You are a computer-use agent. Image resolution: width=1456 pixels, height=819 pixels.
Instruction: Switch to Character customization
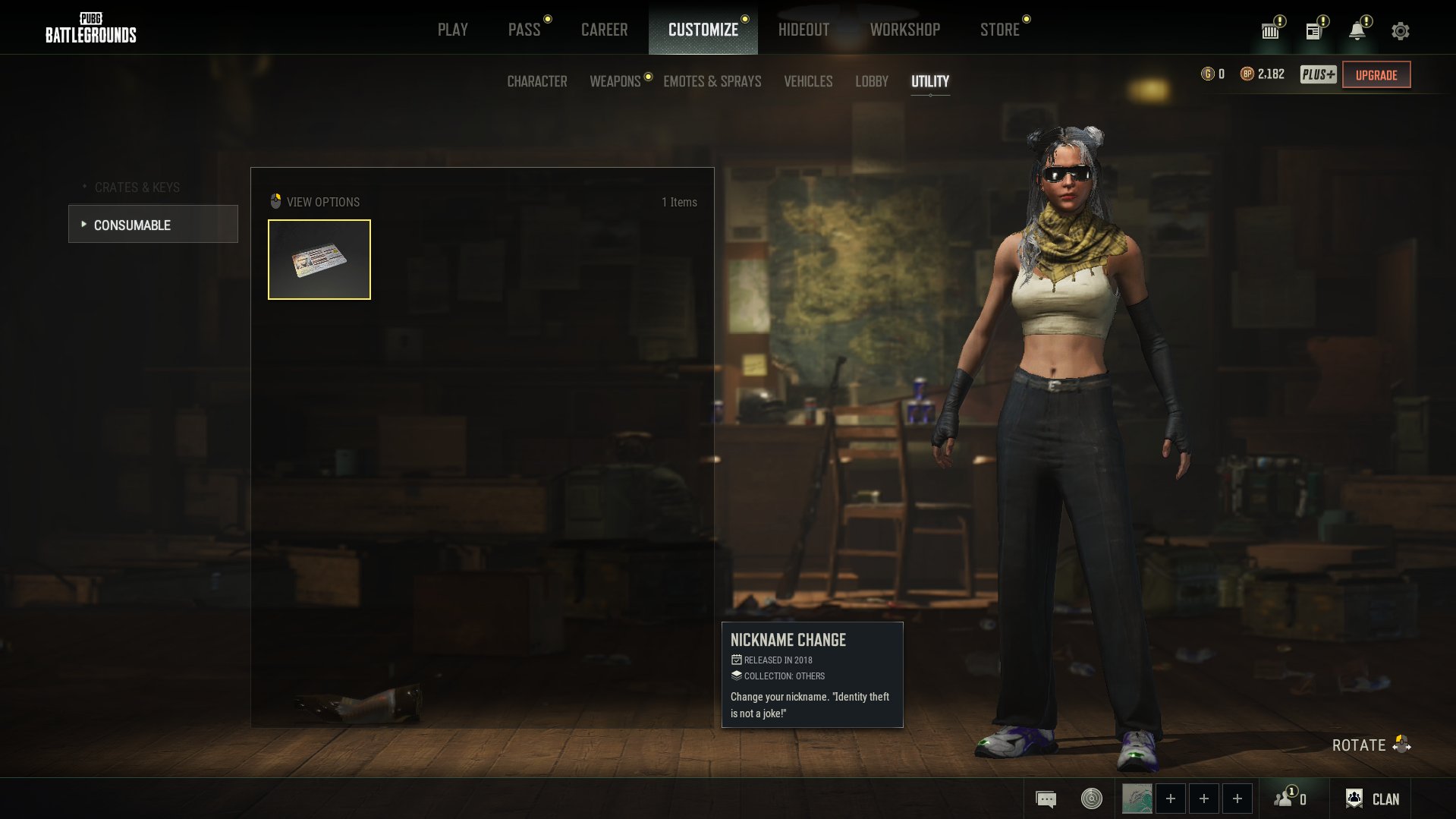click(x=536, y=81)
